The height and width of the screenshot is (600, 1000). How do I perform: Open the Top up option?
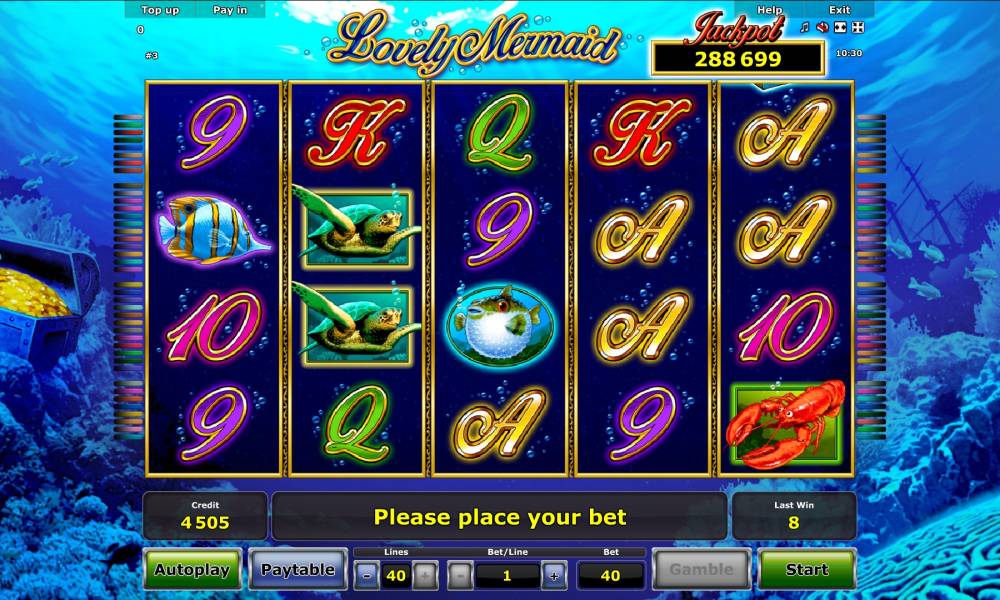pyautogui.click(x=160, y=10)
